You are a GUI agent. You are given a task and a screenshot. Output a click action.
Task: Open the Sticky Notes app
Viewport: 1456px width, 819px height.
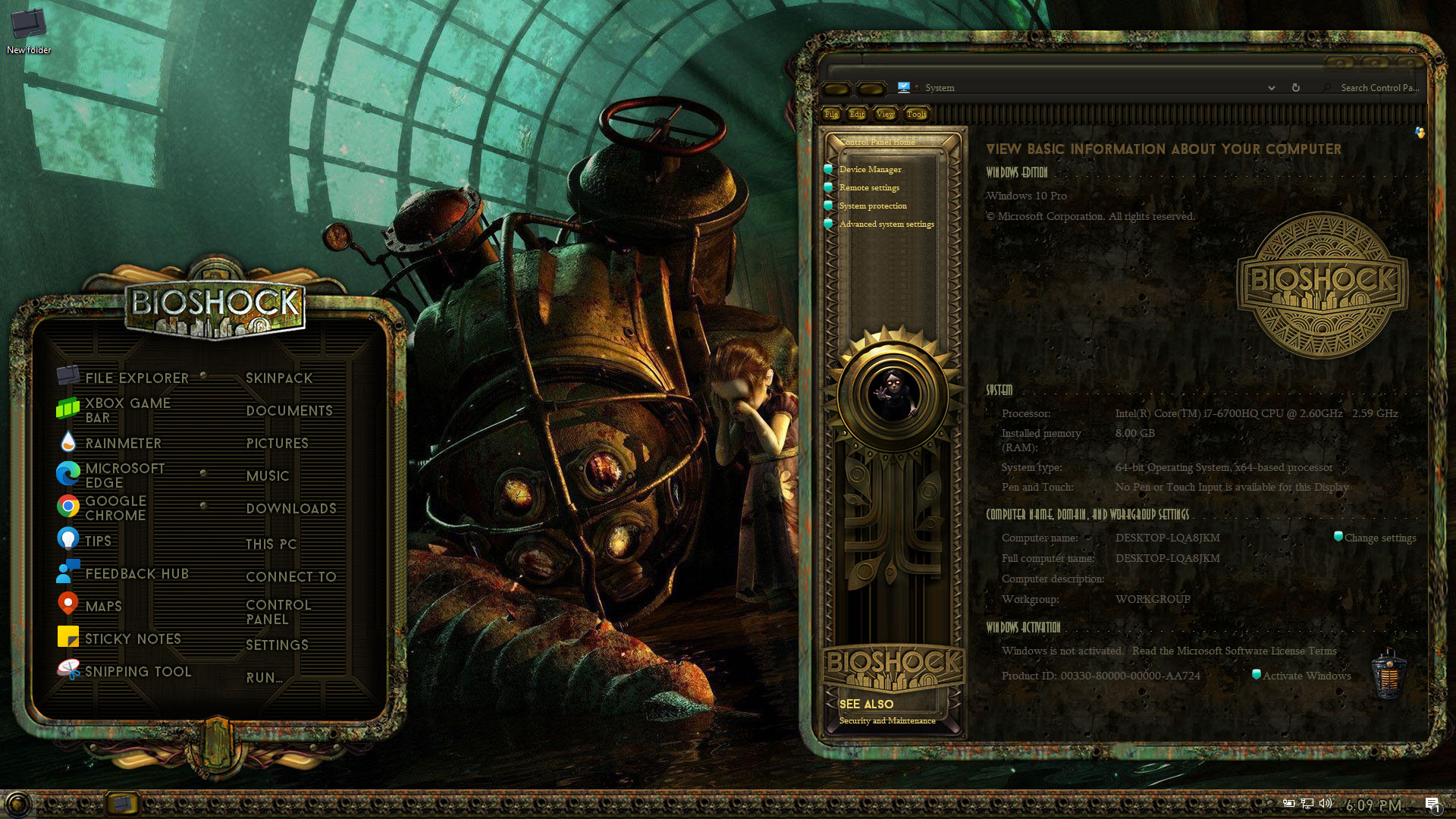click(133, 639)
